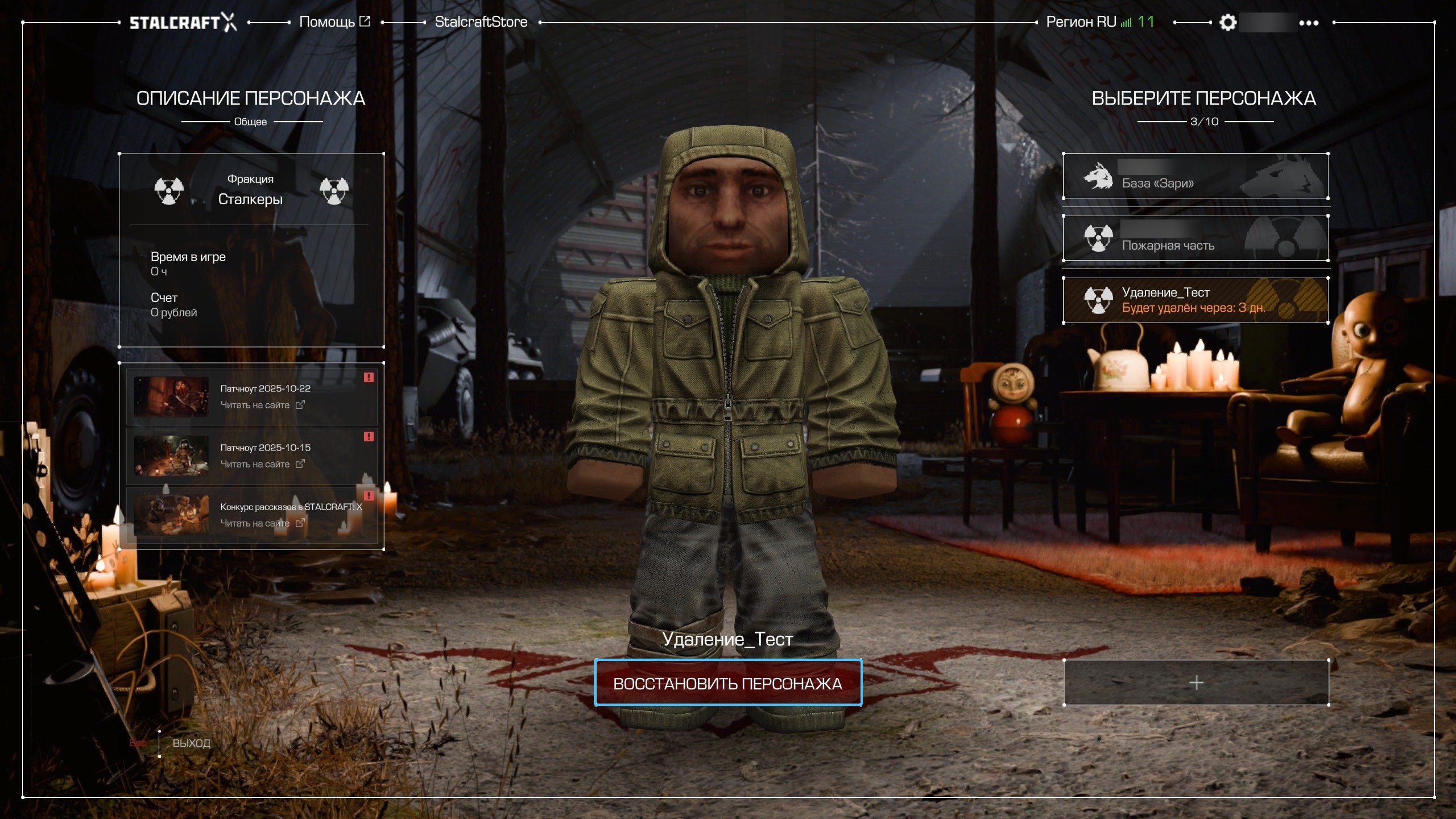Restore the character with Восстановить персонажа
Screen dimensions: 1456x819
[x=727, y=683]
